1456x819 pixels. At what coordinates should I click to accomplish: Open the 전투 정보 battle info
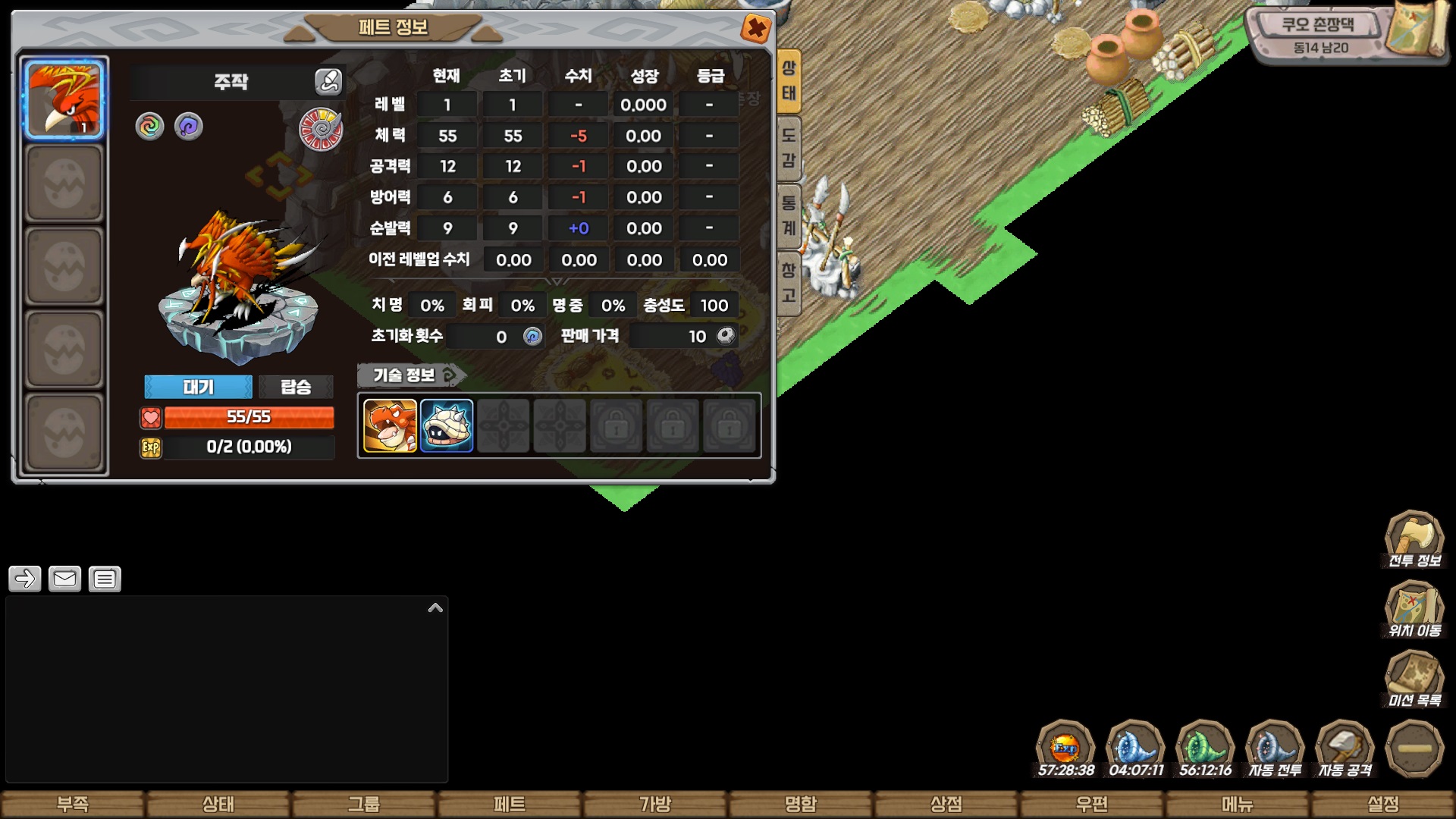(1414, 540)
